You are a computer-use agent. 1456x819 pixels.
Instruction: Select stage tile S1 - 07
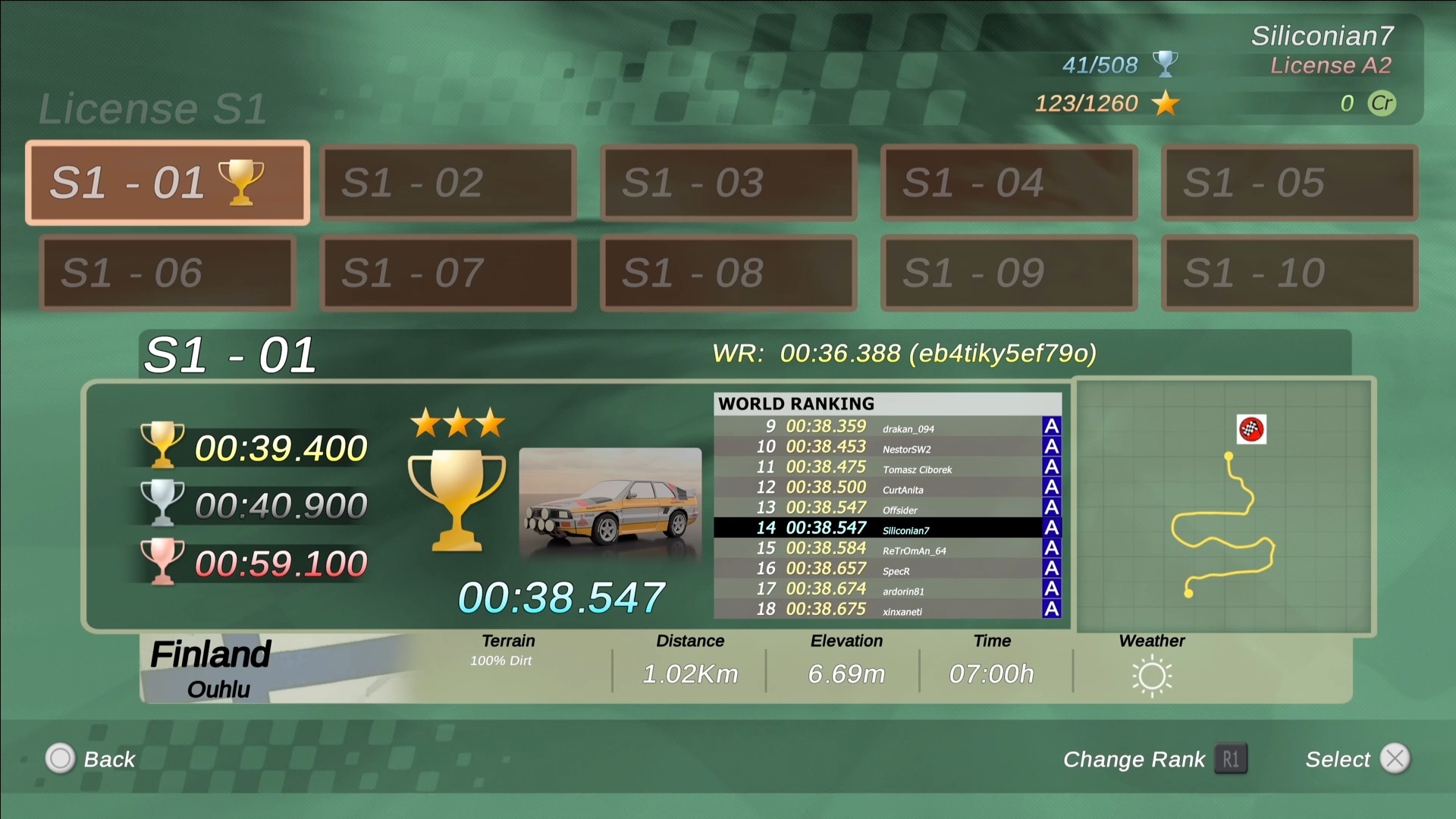[448, 273]
